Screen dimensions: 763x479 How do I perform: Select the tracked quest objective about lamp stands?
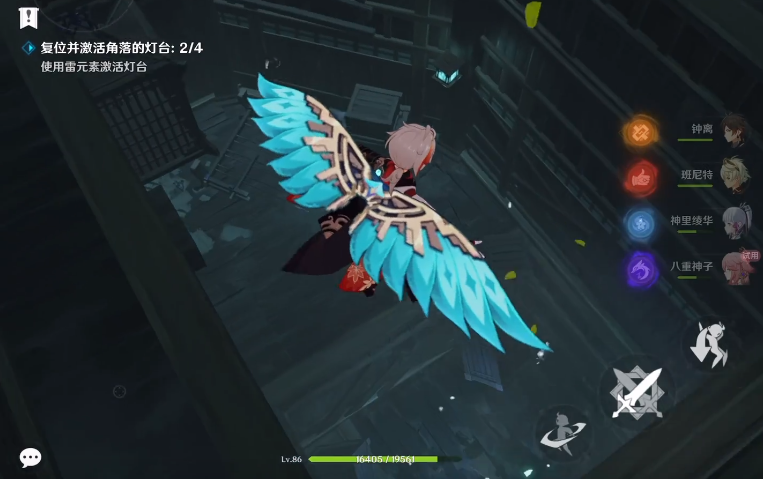tap(121, 48)
